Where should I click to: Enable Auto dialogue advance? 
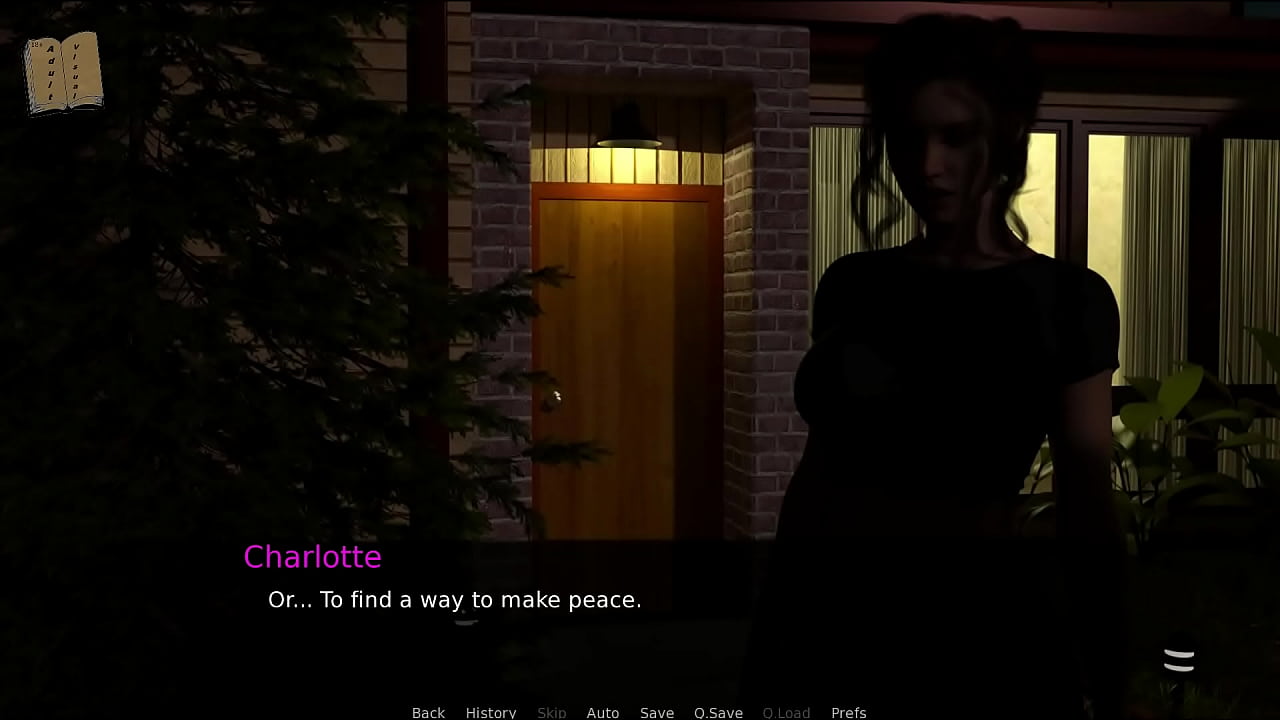pyautogui.click(x=602, y=712)
